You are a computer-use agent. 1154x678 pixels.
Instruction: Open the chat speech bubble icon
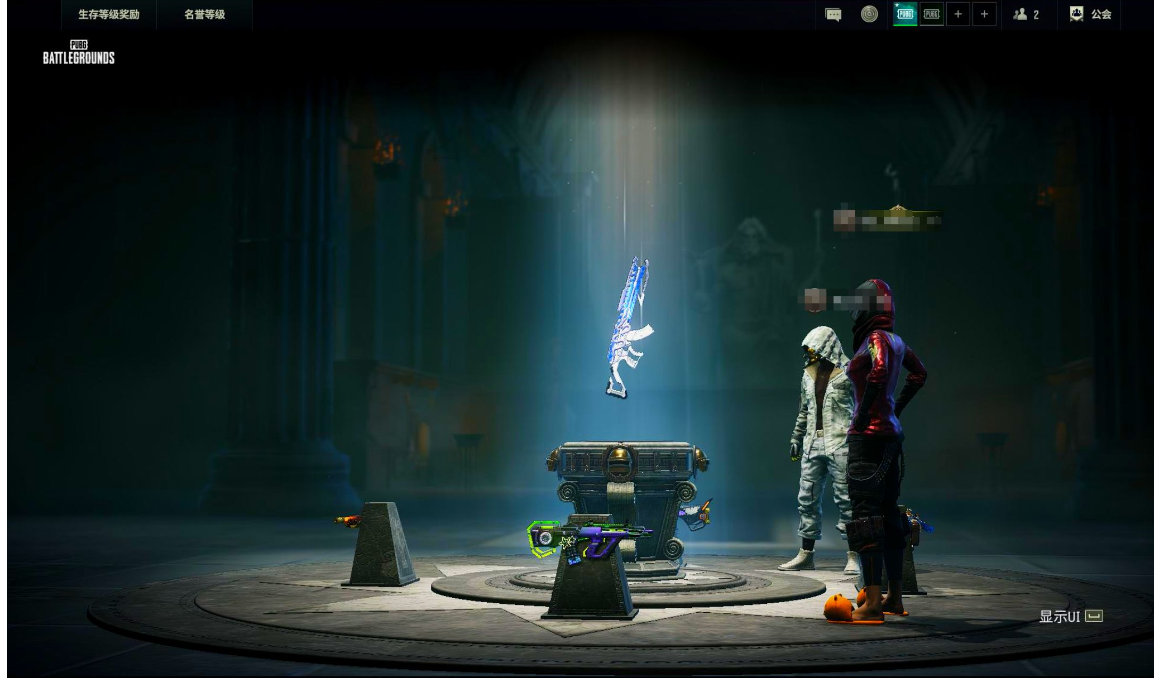(833, 14)
